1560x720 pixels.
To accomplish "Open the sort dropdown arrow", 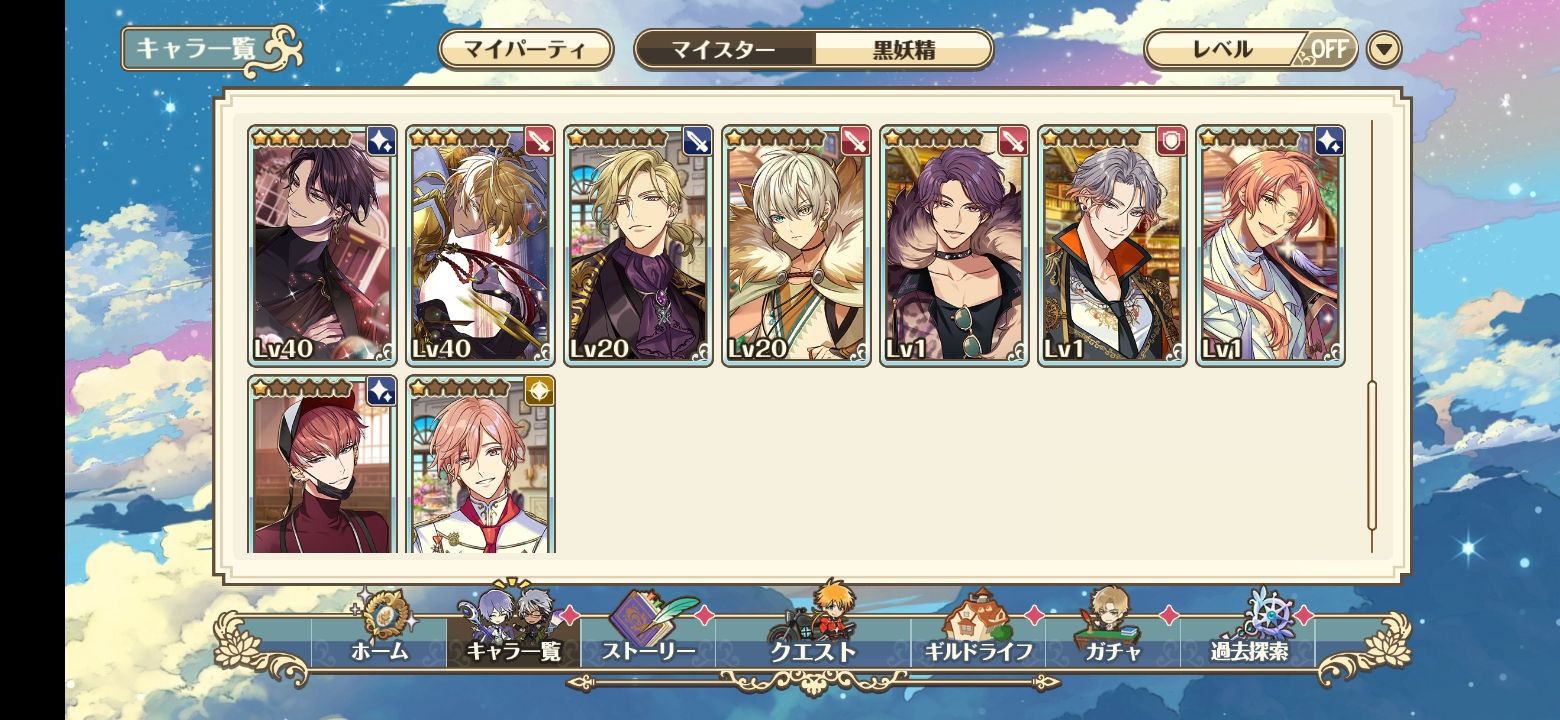I will pos(1384,49).
